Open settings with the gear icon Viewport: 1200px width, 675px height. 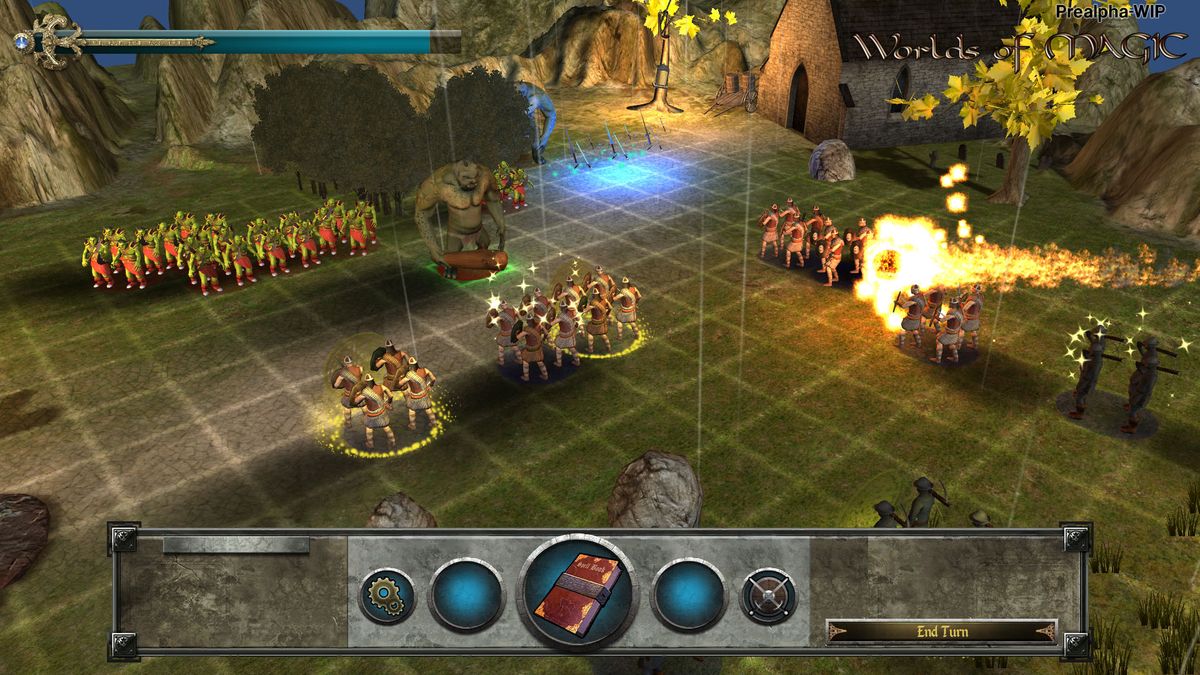[x=387, y=596]
